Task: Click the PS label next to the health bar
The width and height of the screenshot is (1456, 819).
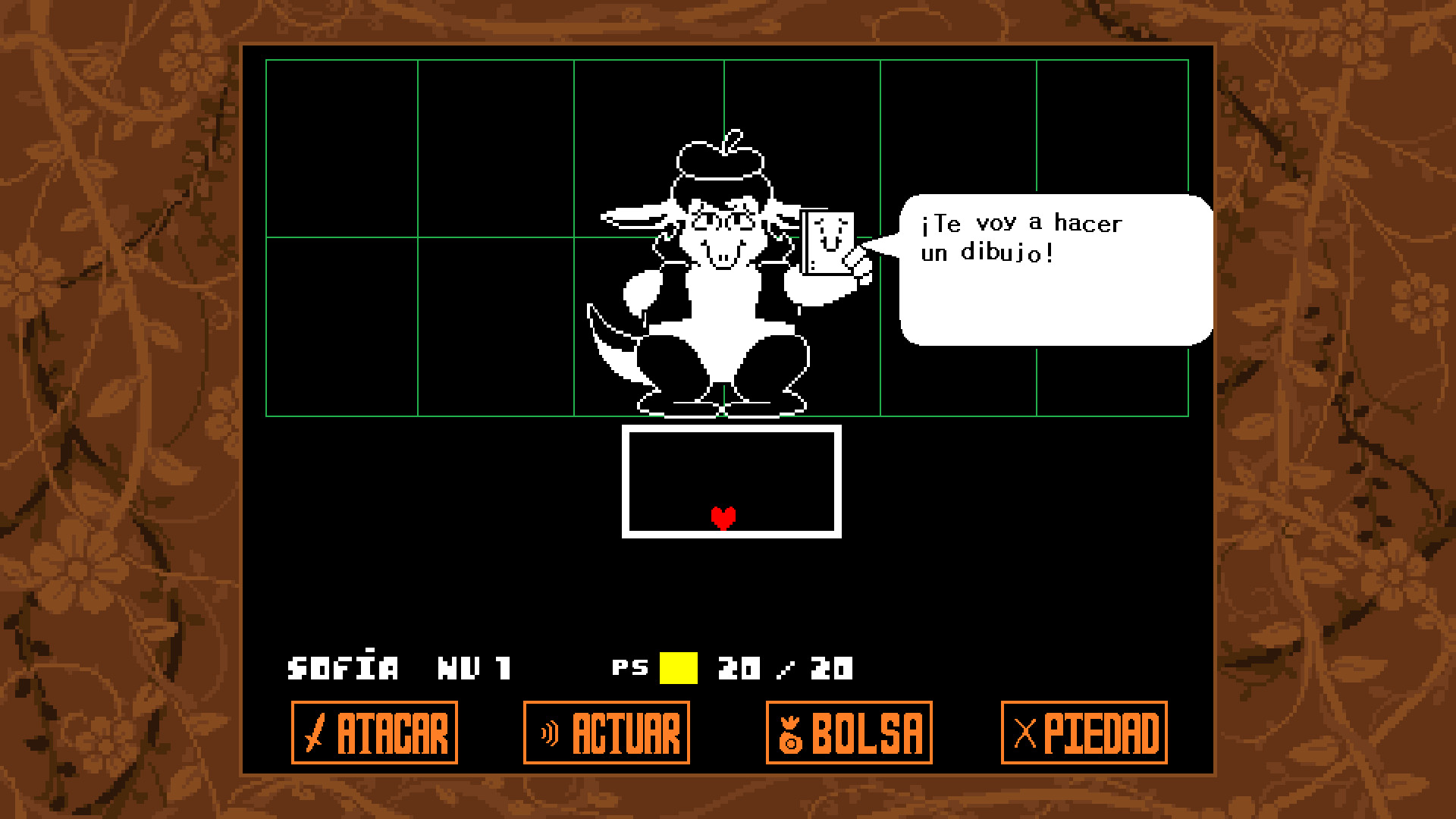Action: 629,667
